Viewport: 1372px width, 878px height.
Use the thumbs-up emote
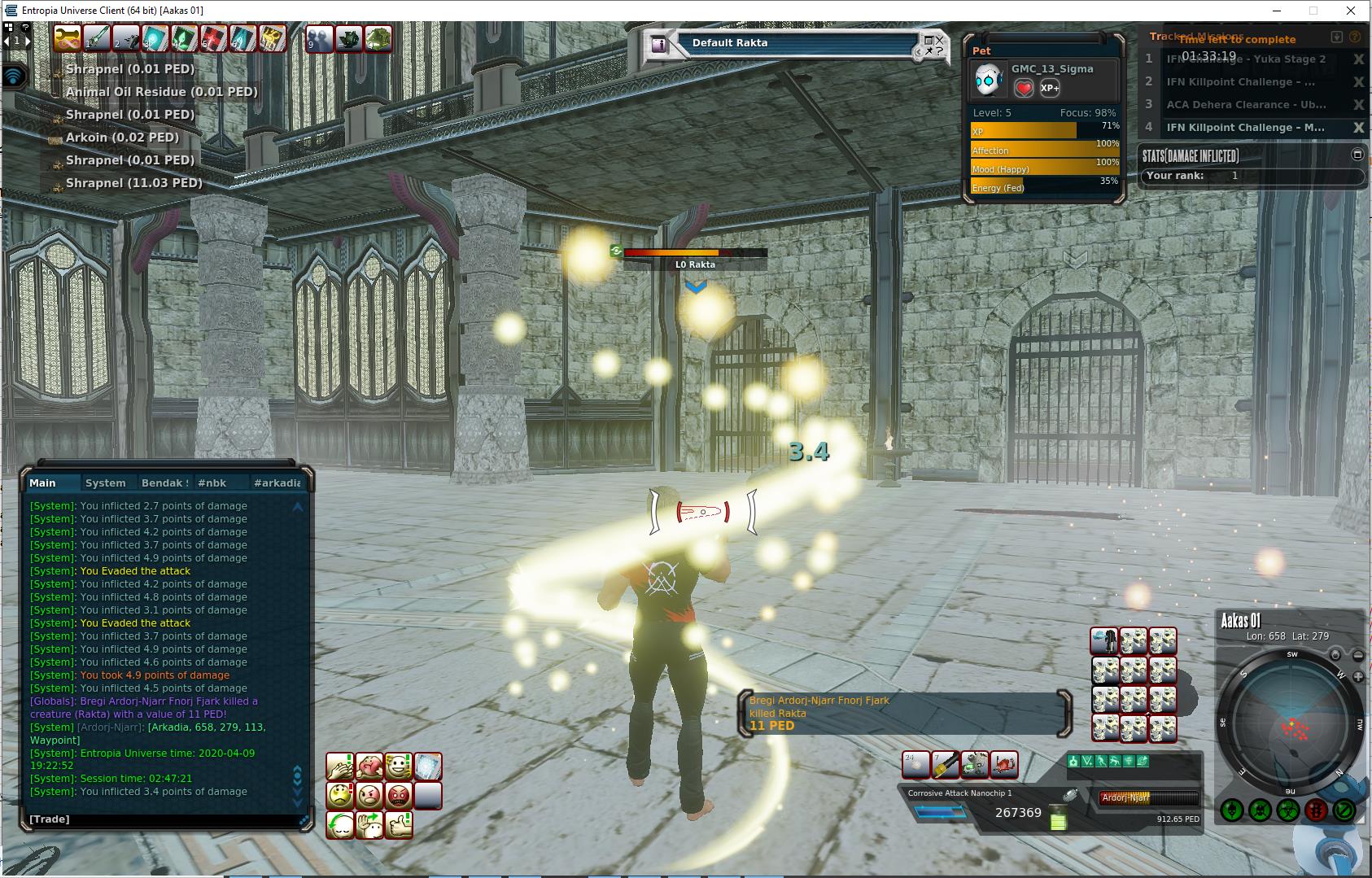[x=398, y=824]
